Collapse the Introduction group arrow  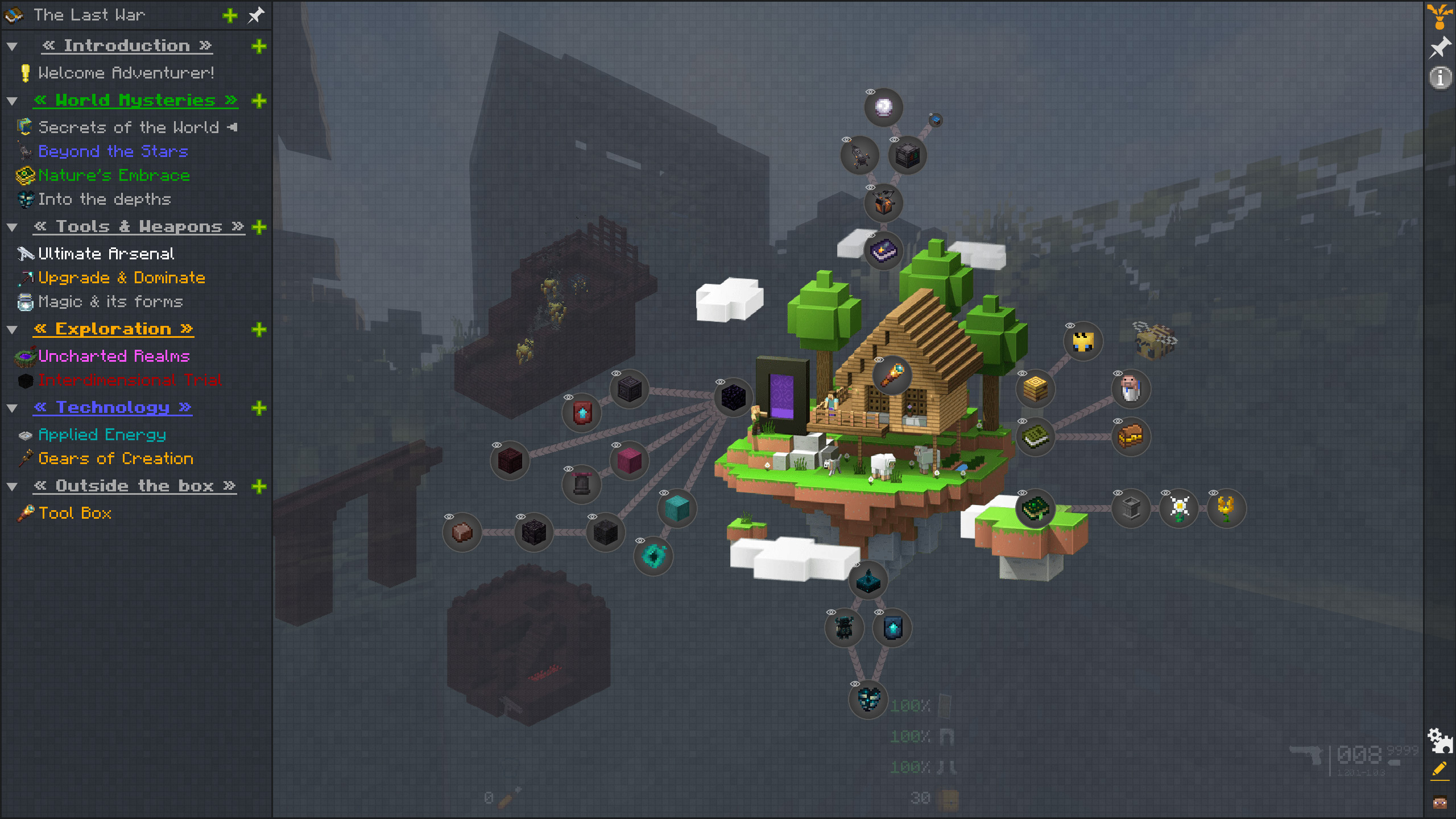pos(12,46)
